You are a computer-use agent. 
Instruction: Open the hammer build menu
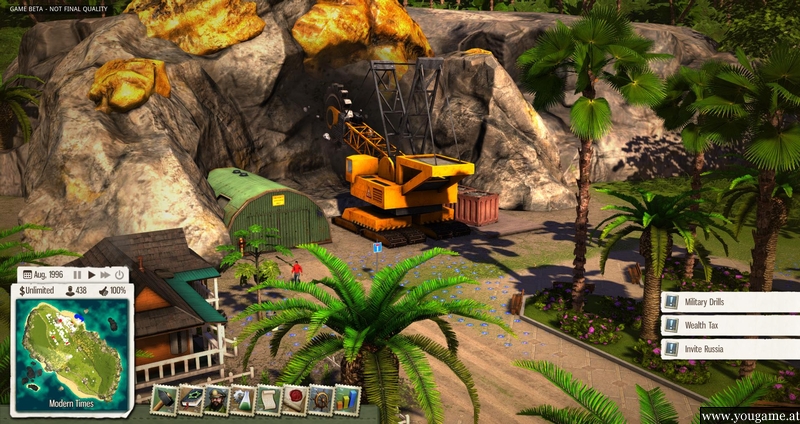point(165,399)
